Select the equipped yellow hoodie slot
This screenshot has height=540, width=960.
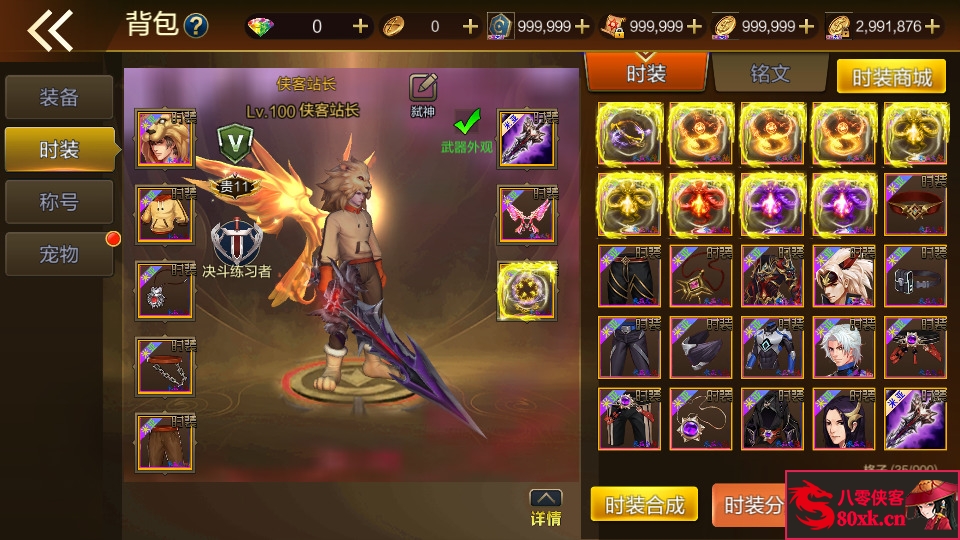click(165, 215)
